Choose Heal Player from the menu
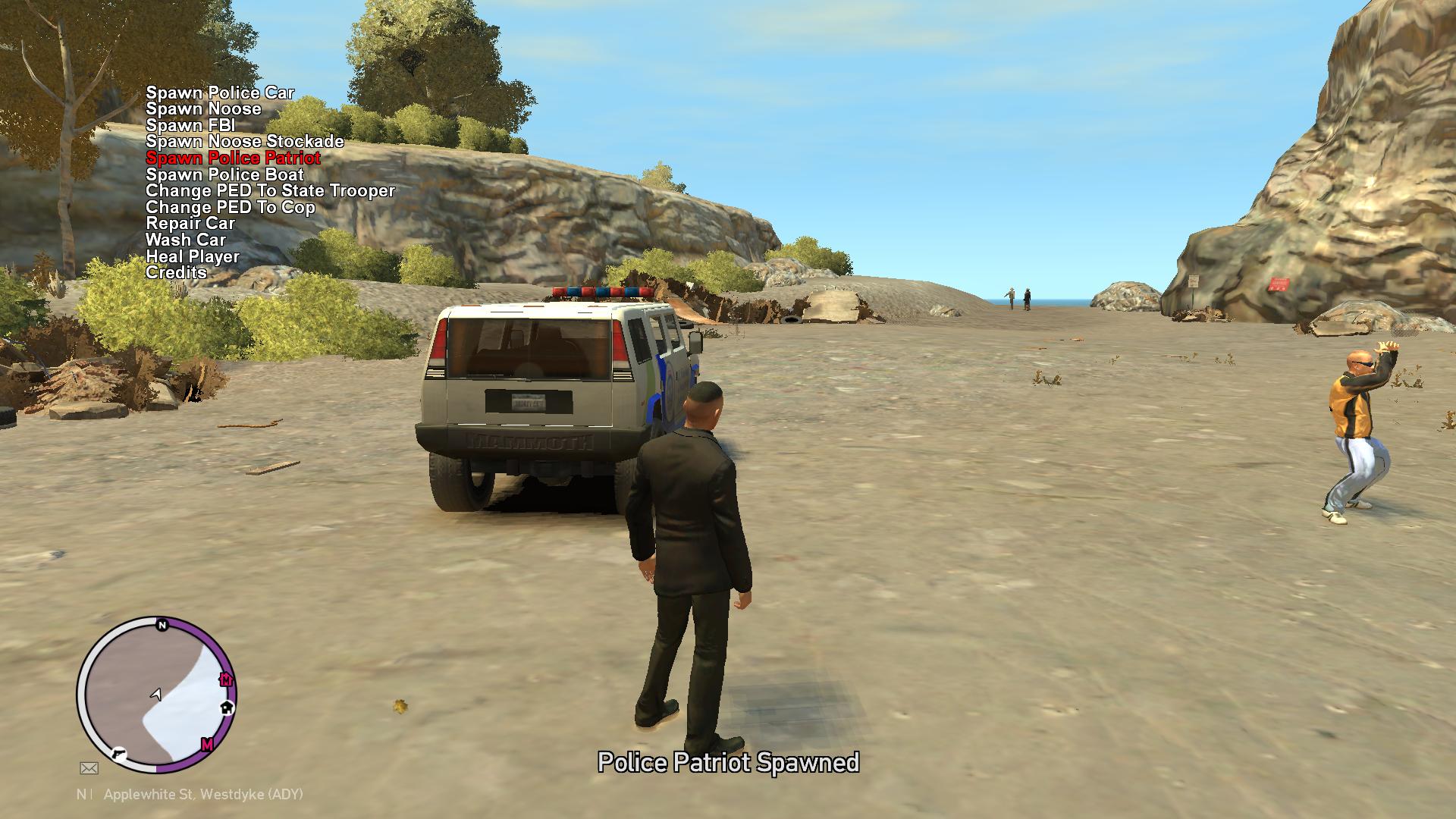The height and width of the screenshot is (819, 1456). [x=193, y=256]
